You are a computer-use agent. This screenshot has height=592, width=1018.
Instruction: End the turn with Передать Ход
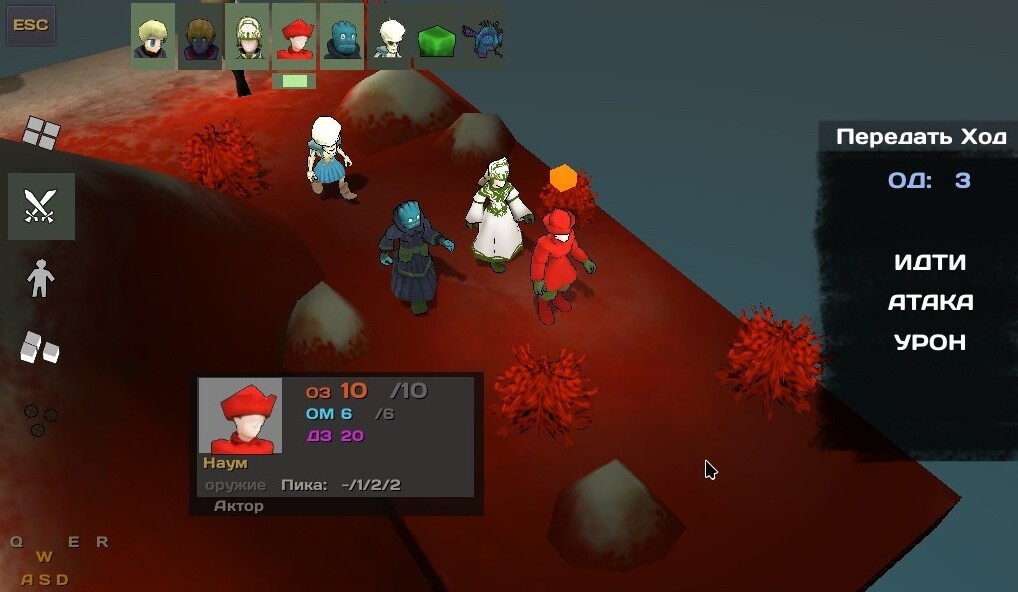click(921, 137)
